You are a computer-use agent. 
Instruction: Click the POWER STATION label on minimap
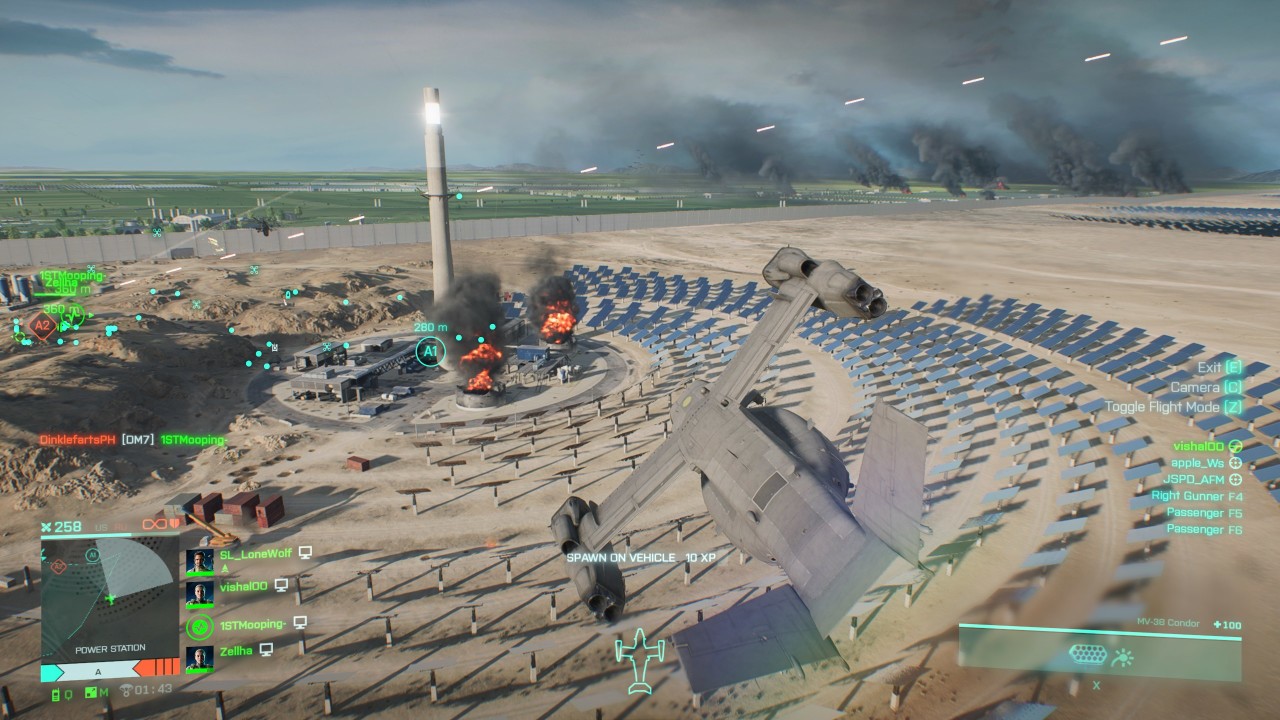pyautogui.click(x=110, y=650)
